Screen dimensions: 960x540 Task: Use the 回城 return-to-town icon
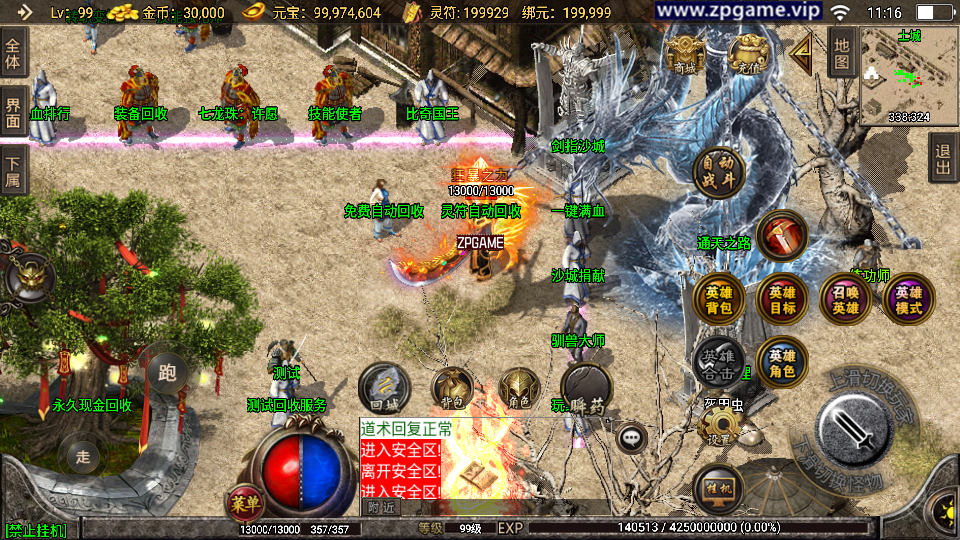(385, 389)
